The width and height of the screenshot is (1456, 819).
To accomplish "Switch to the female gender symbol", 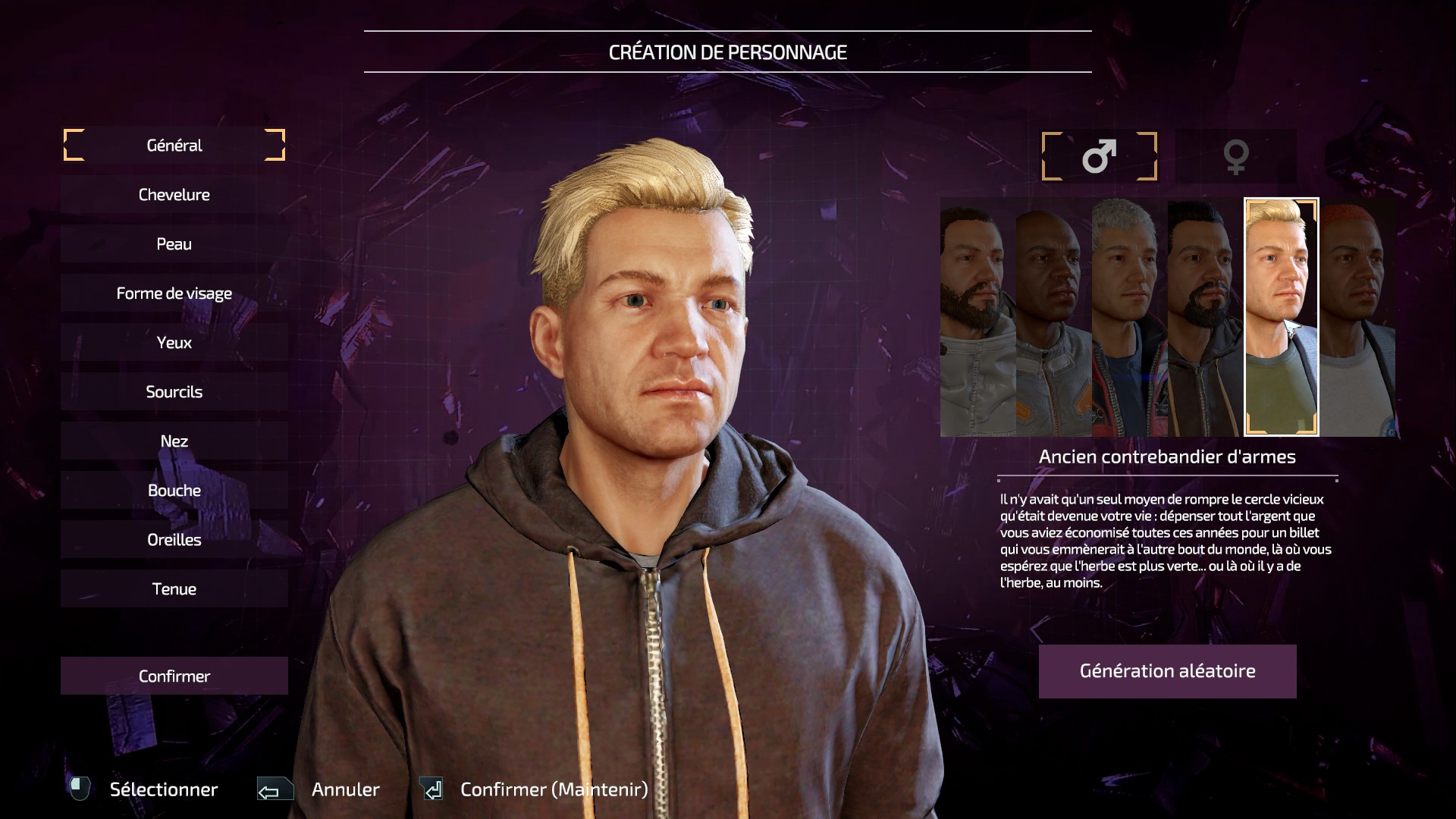I will [x=1235, y=156].
